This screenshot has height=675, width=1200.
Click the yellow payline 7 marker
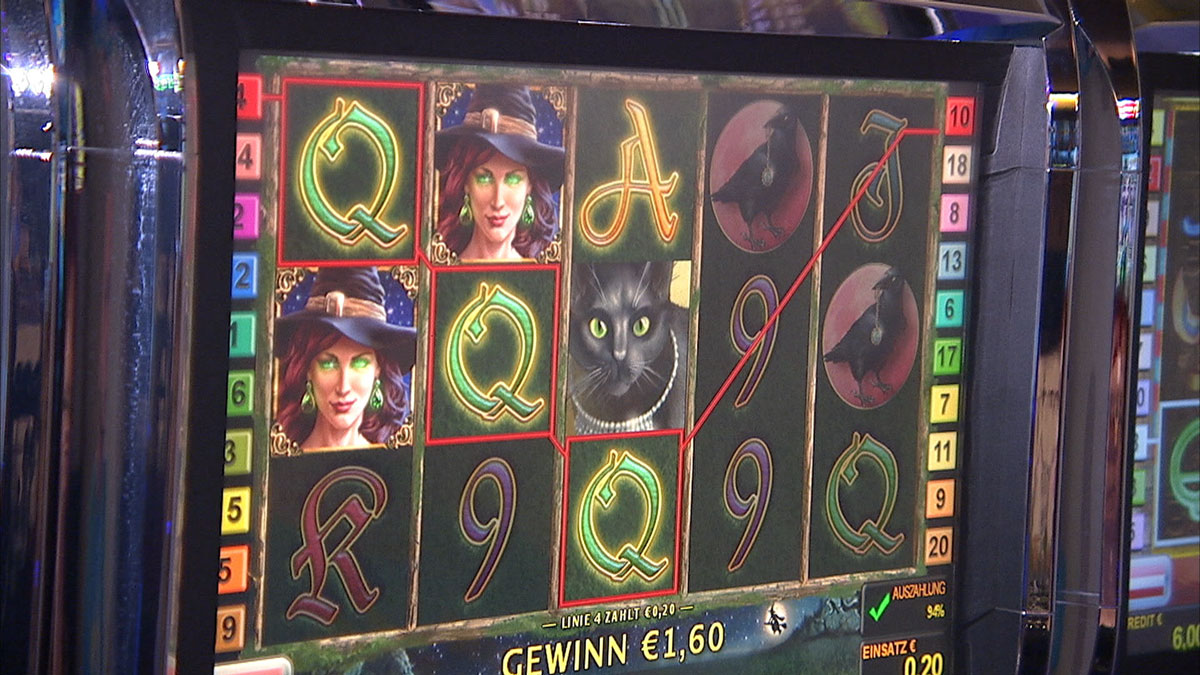(944, 403)
